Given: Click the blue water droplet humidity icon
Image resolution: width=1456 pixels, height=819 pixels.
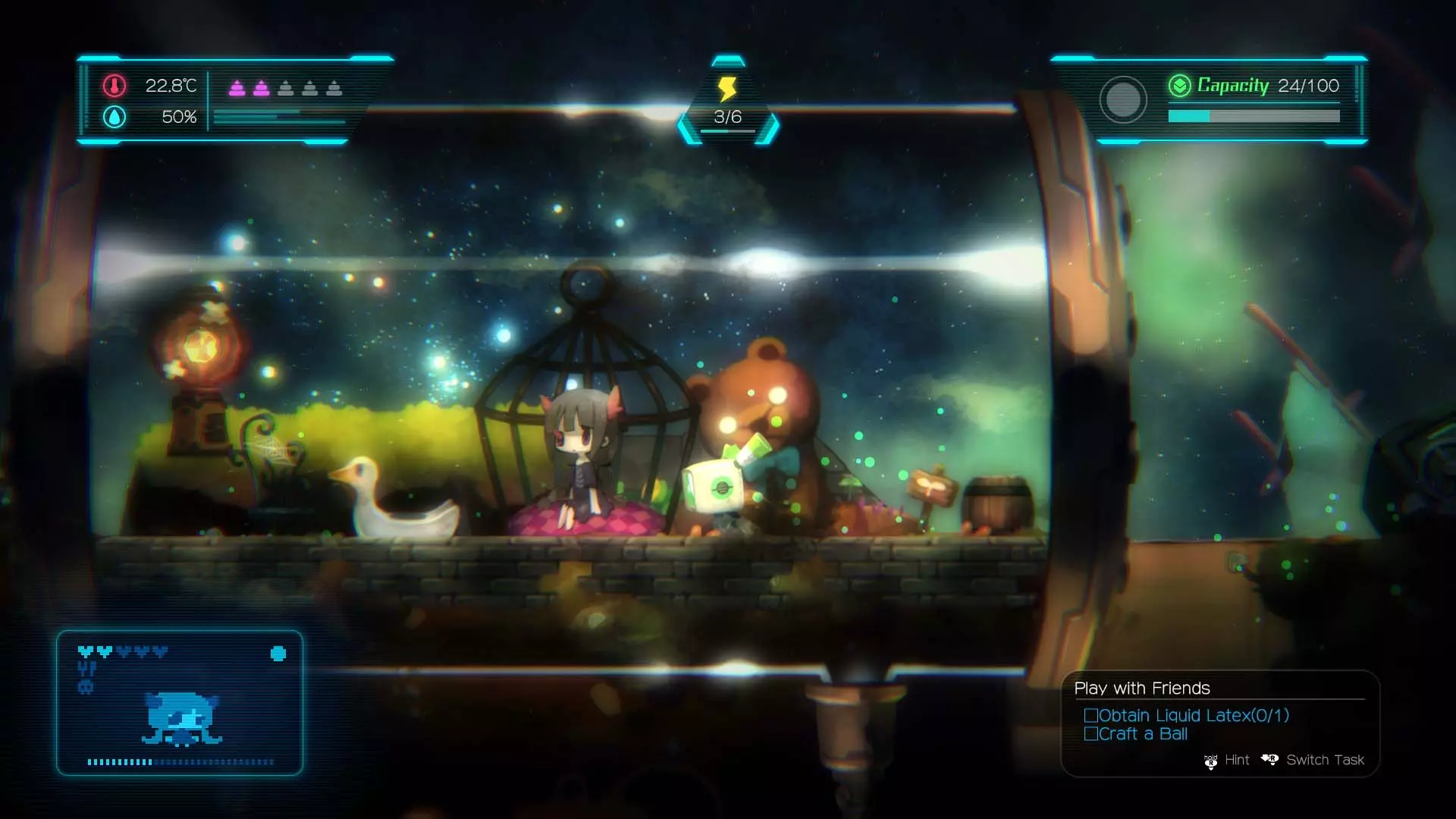Looking at the screenshot, I should [x=114, y=118].
